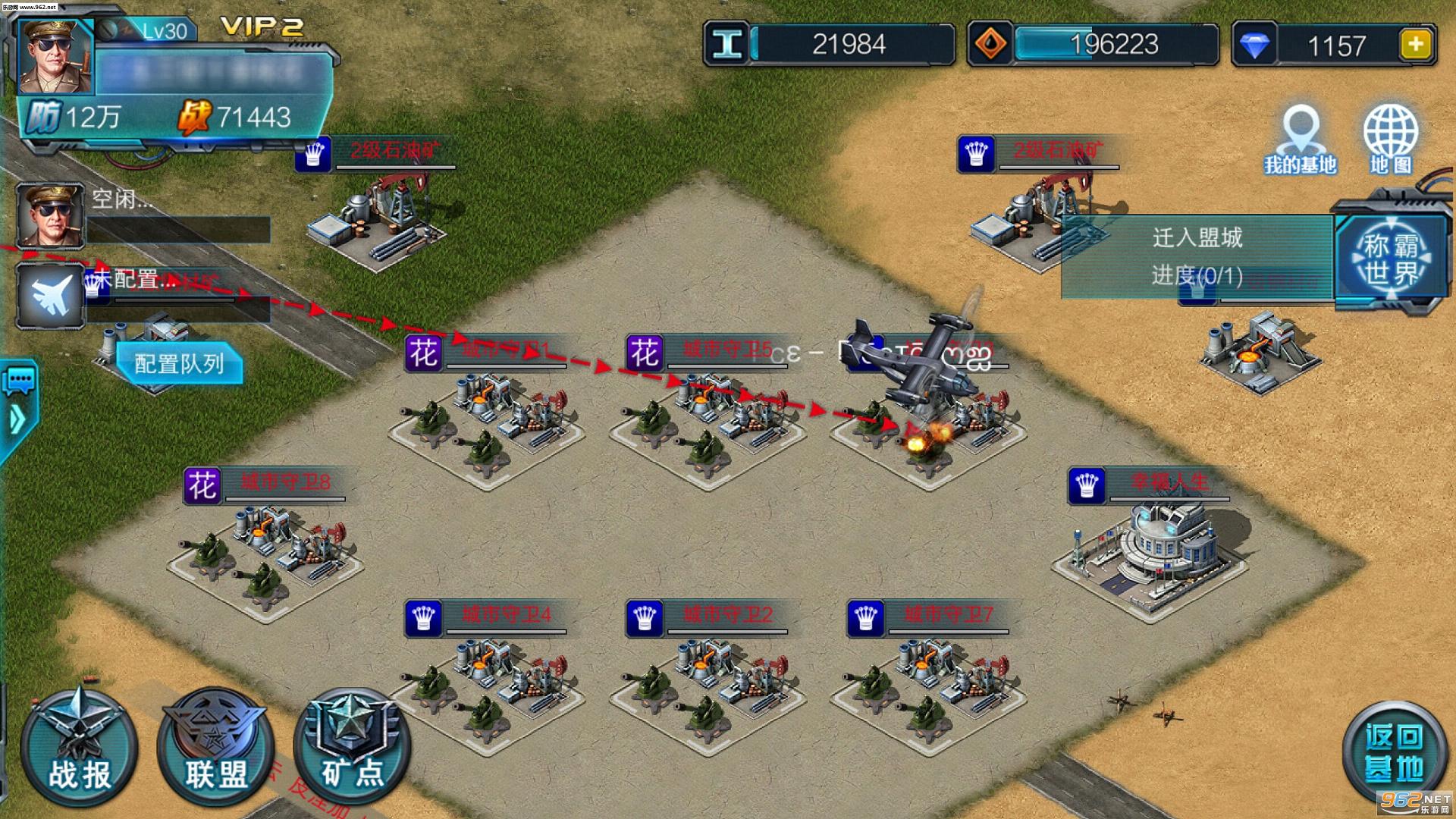The width and height of the screenshot is (1456, 819).
Task: Expand the side panel arrow tab
Action: coord(17,419)
